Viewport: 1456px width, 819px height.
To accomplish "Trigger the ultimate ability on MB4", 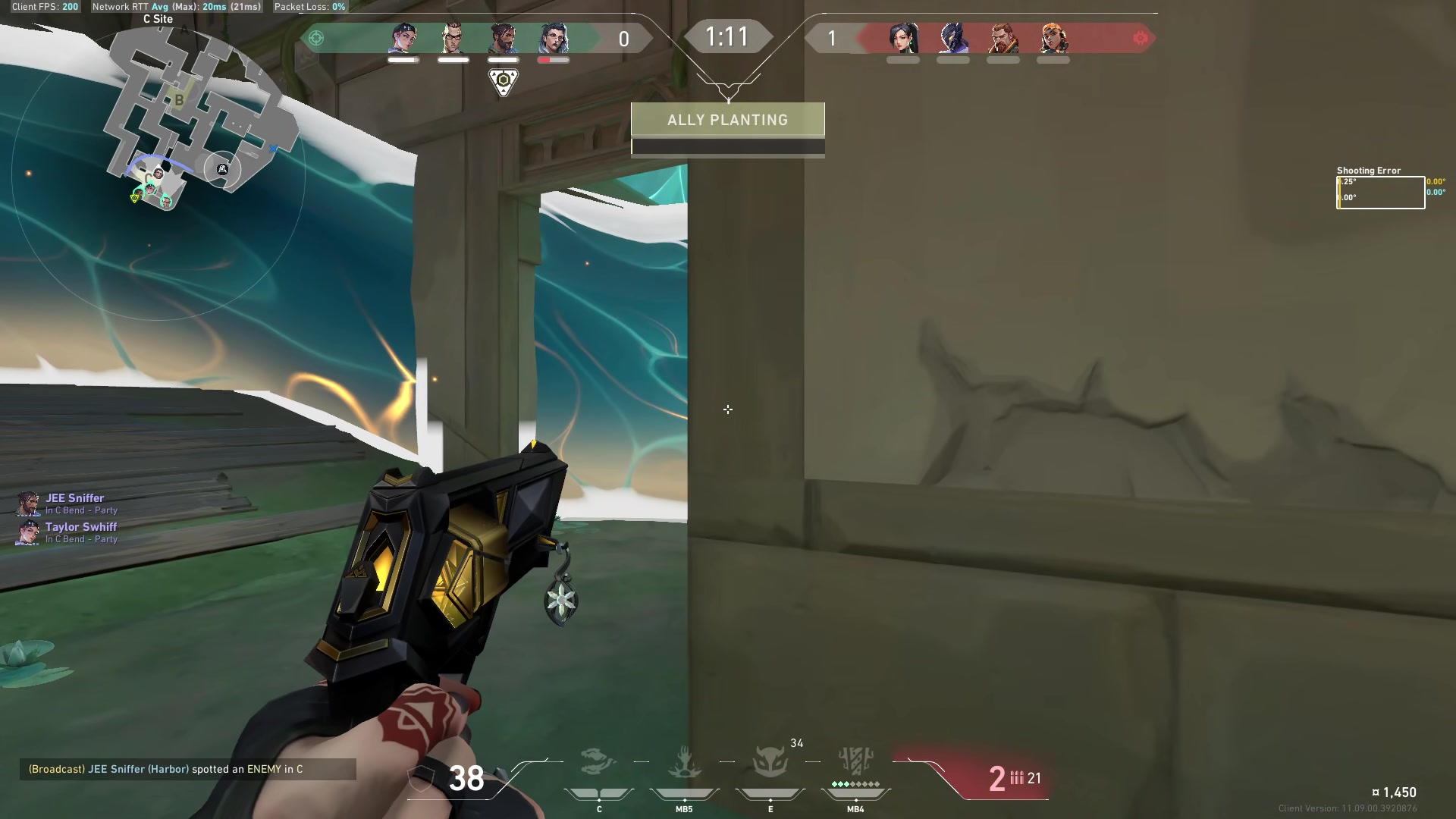I will 855,762.
